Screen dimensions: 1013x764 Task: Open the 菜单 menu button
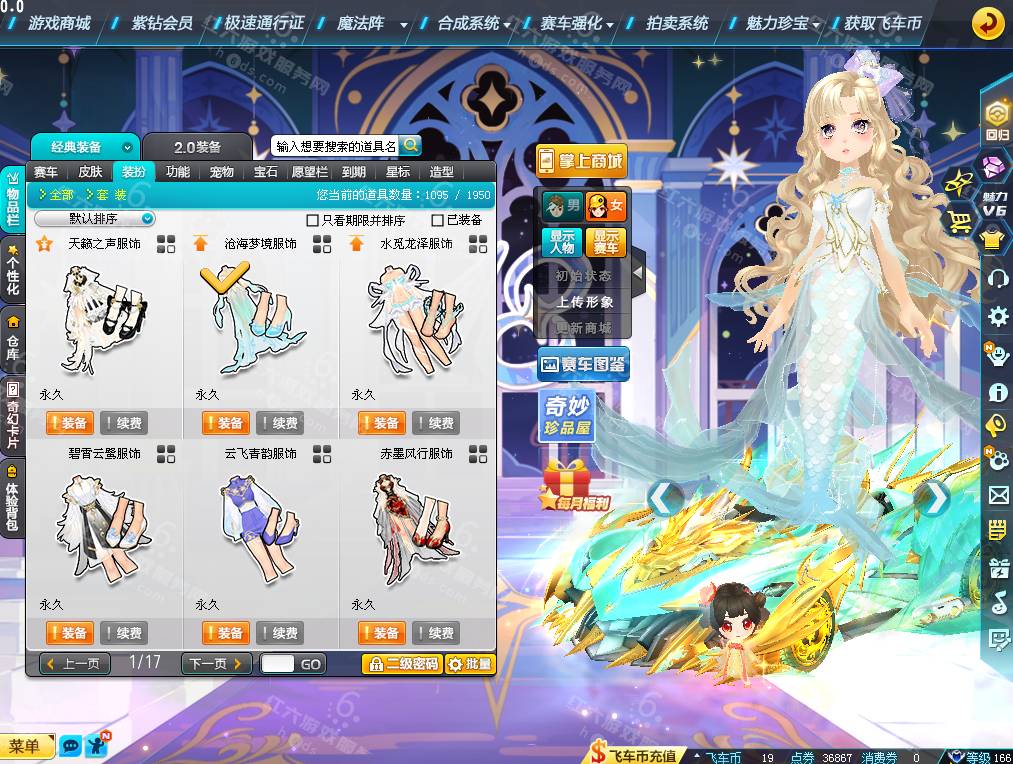pos(27,746)
